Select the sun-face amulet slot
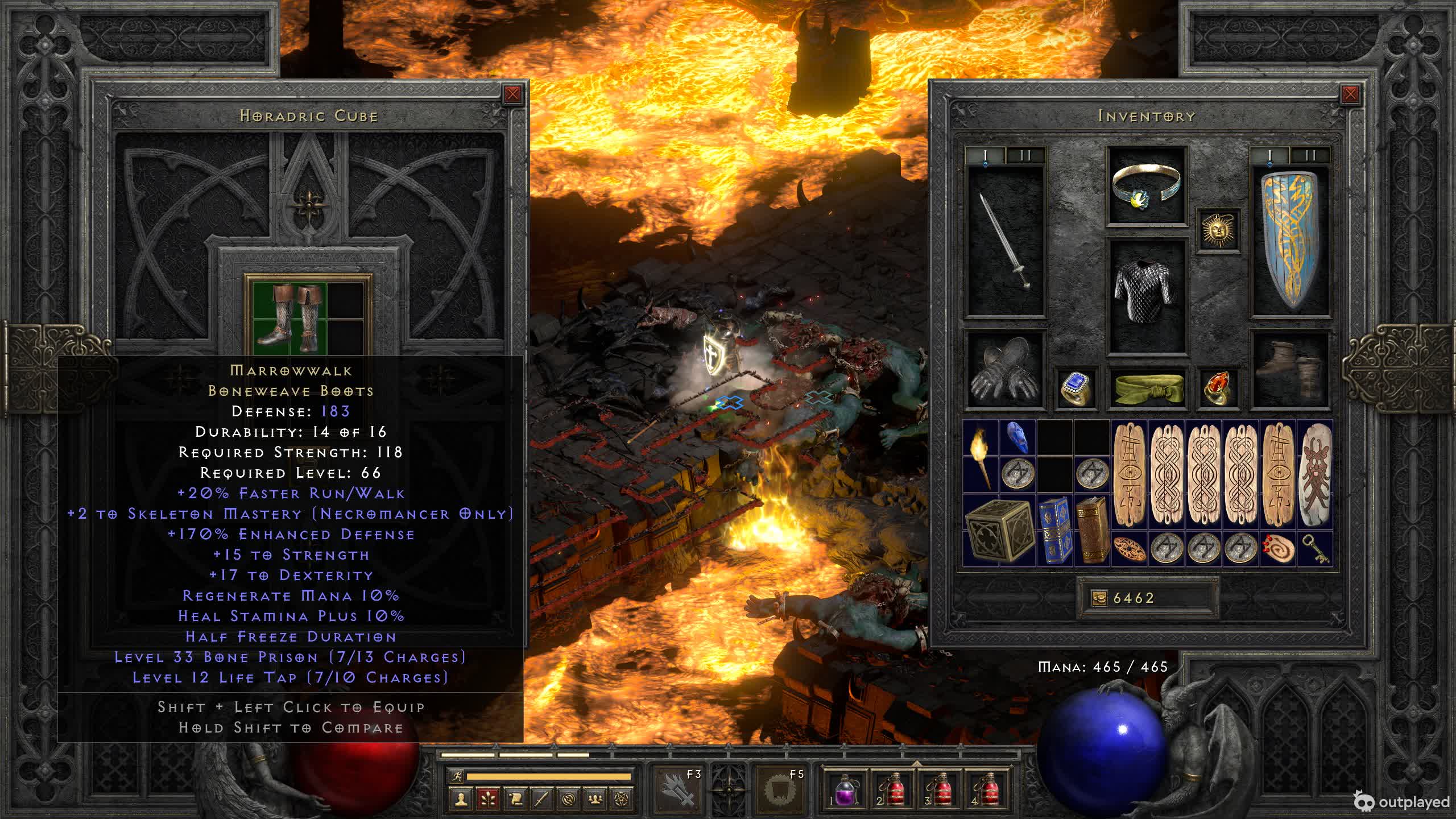Image resolution: width=1456 pixels, height=819 pixels. pyautogui.click(x=1217, y=229)
